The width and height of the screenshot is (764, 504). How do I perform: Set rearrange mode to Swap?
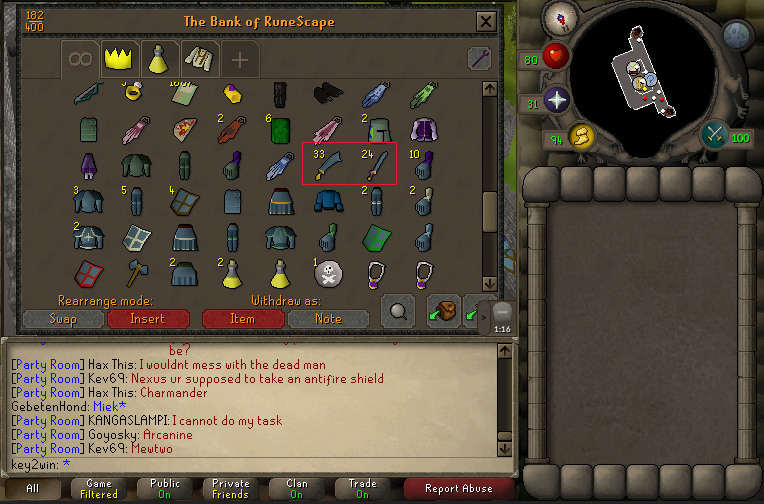tap(62, 319)
